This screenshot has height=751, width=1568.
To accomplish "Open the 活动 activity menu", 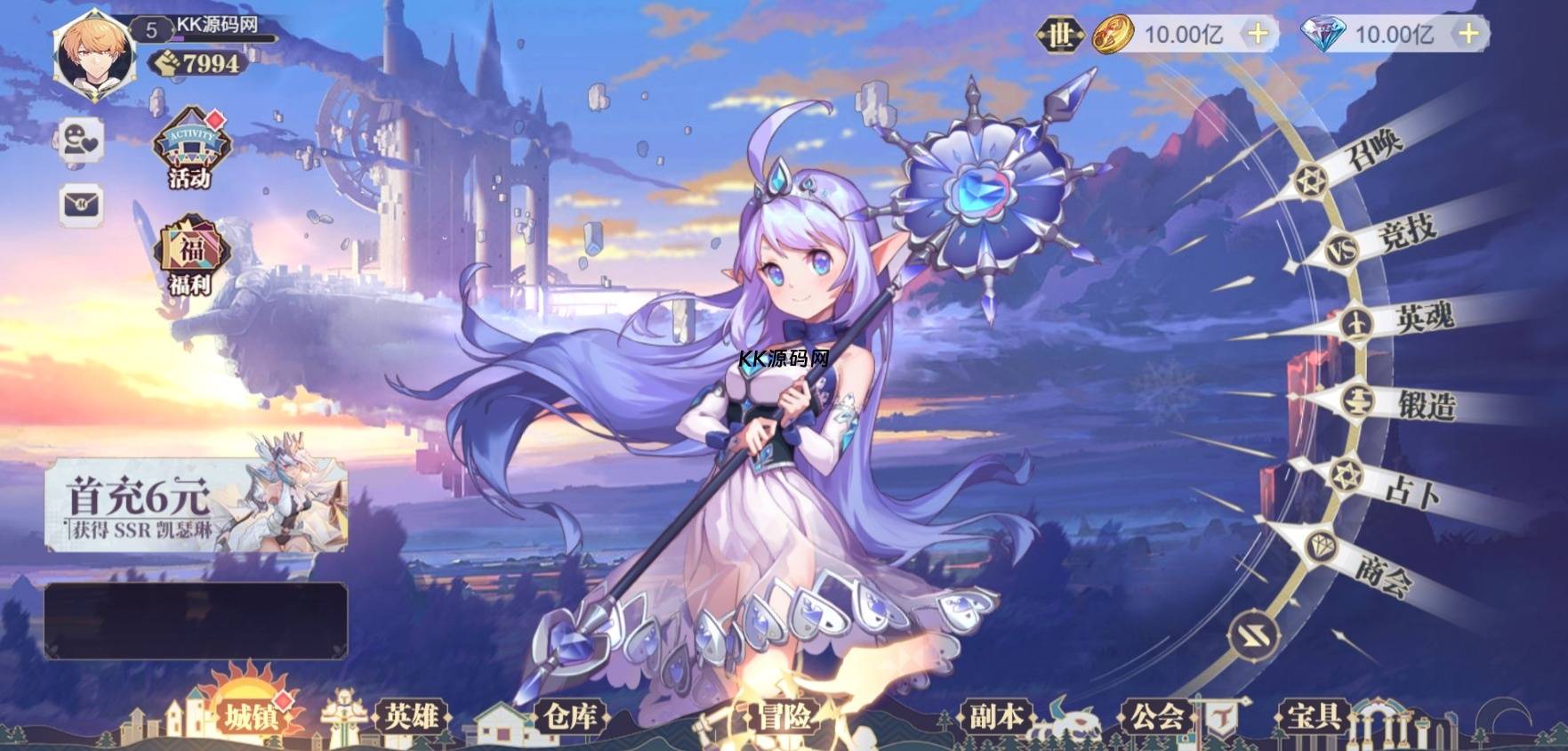I will tap(191, 147).
